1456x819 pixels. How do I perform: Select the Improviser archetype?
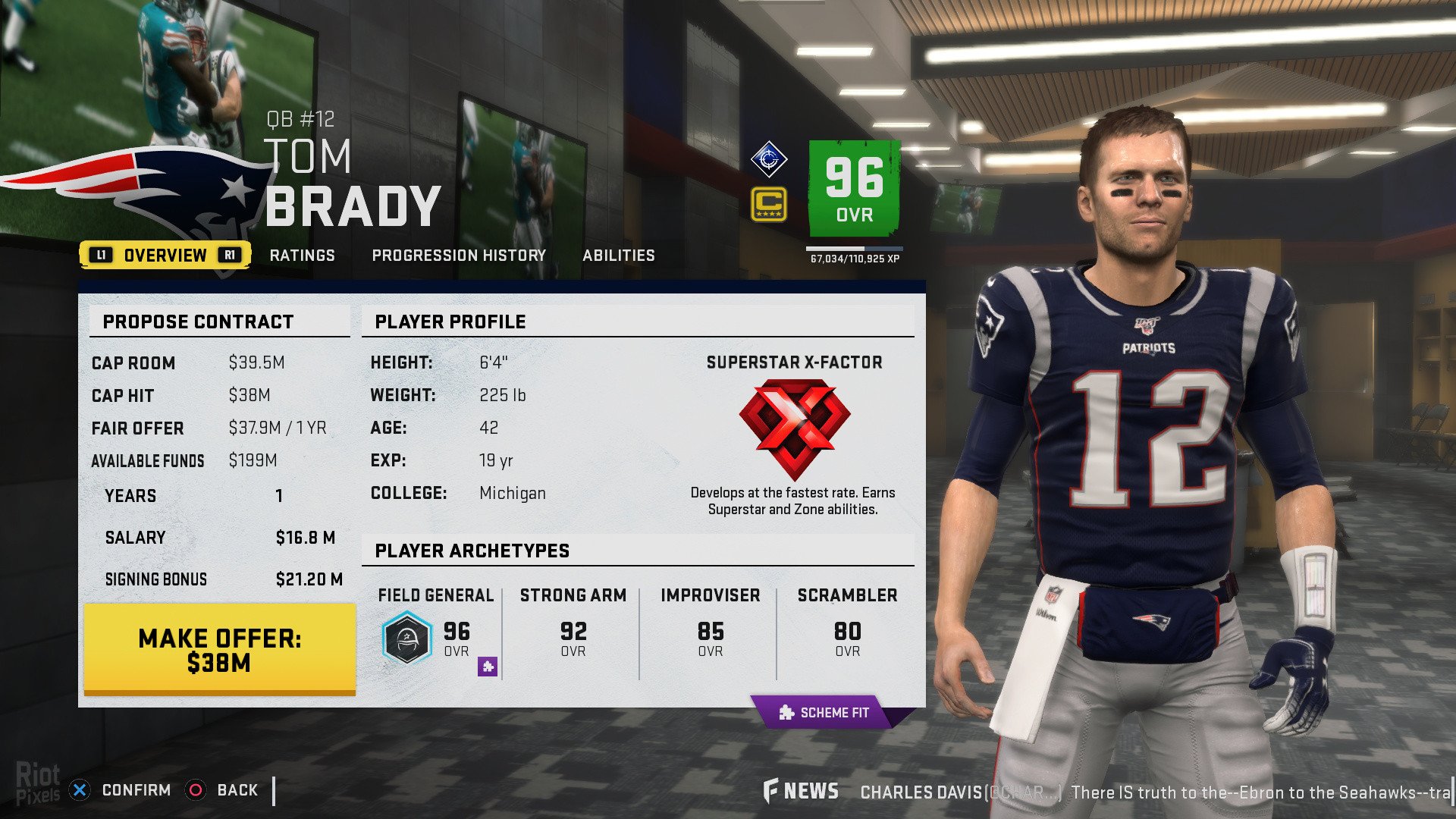tap(710, 631)
